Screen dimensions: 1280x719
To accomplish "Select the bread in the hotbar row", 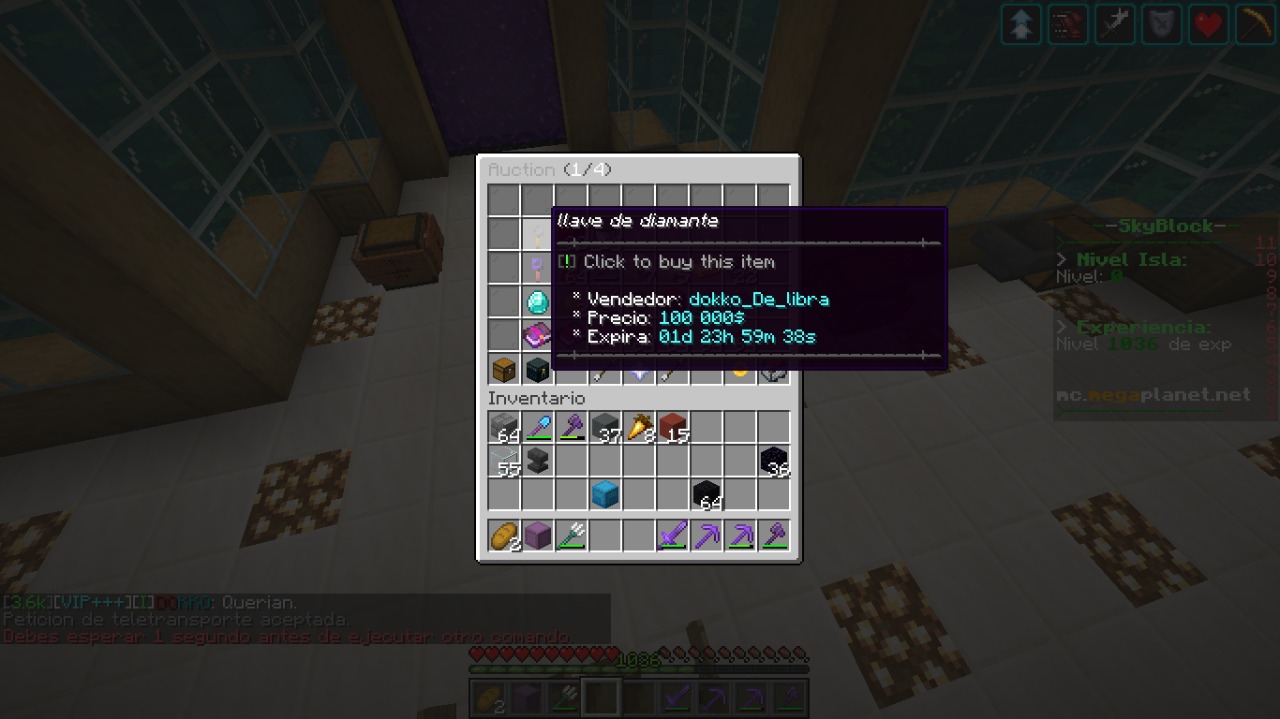I will (x=504, y=536).
